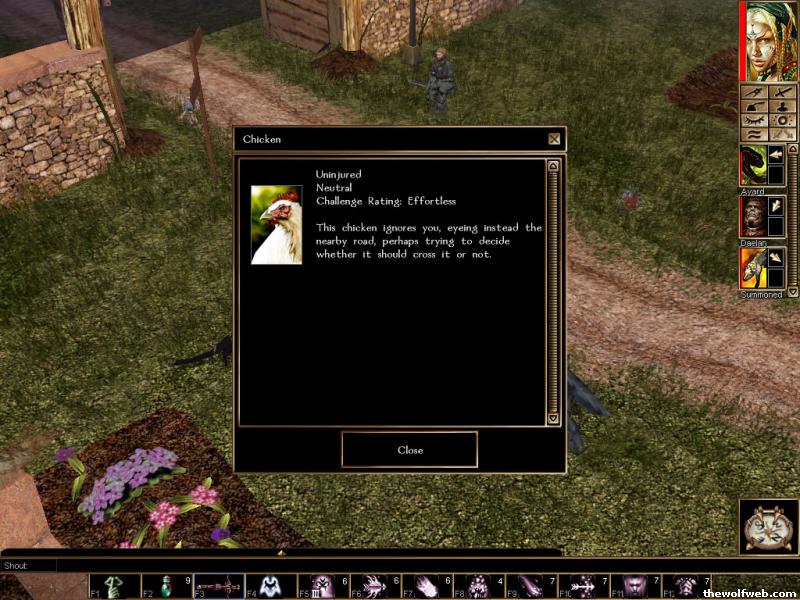Close the Chicken window with the X

click(x=554, y=139)
